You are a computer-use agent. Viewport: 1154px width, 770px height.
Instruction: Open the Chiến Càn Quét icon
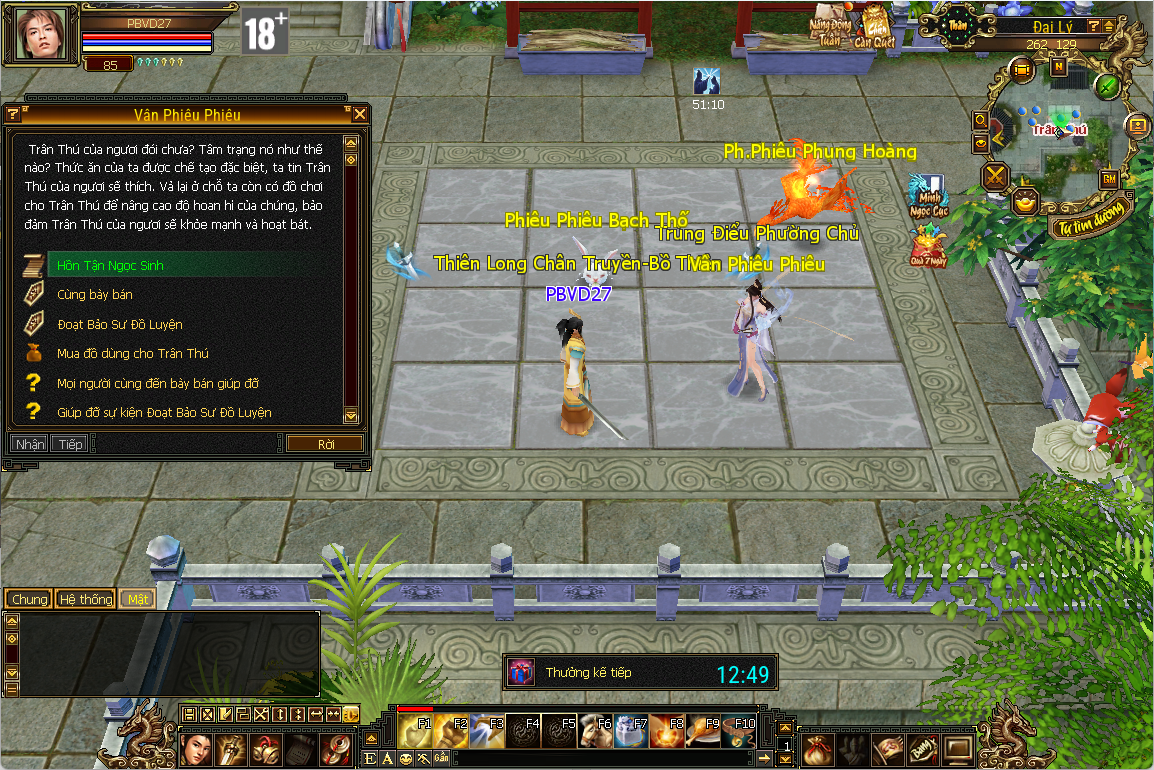tap(876, 27)
